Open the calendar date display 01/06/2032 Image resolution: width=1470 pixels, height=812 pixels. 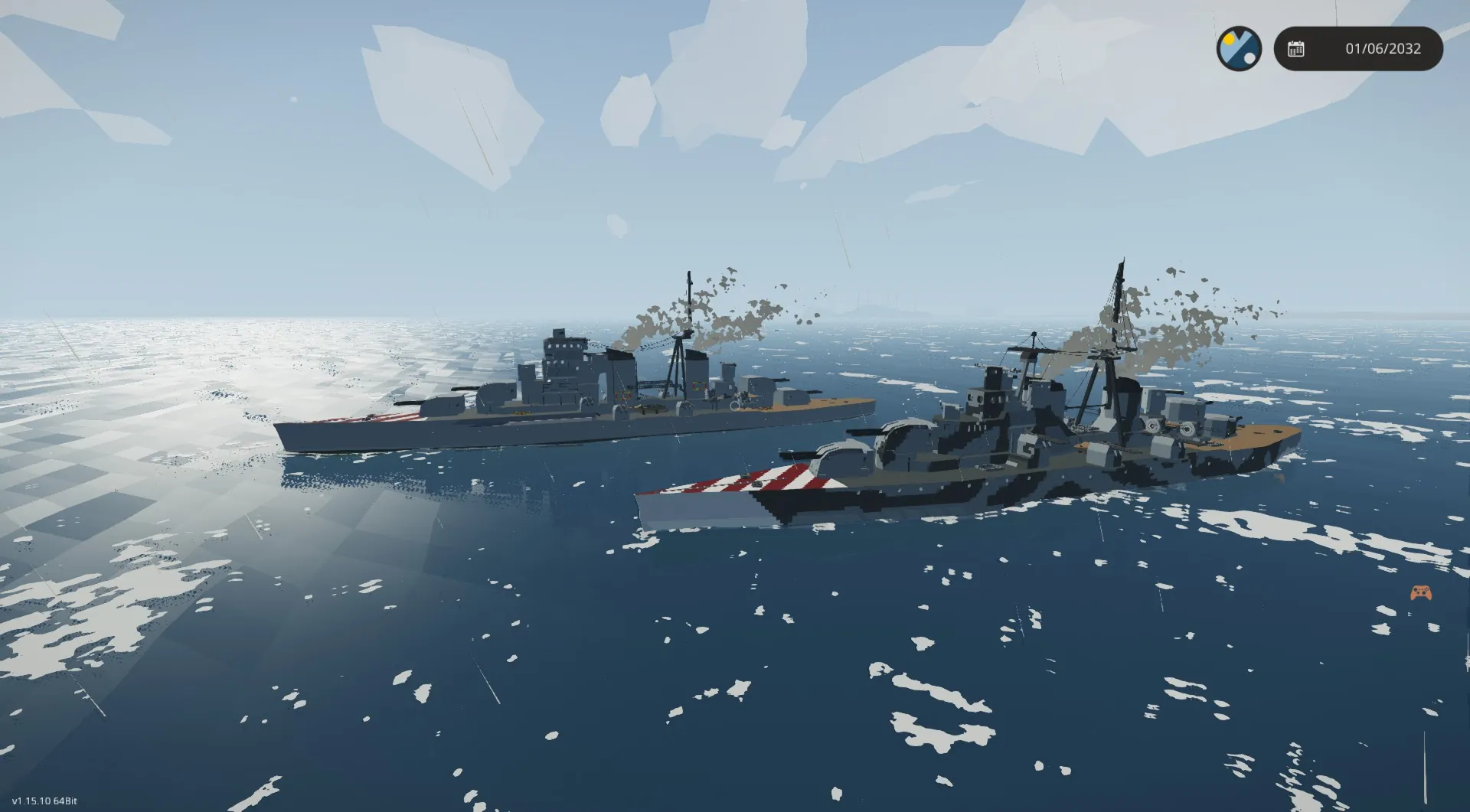[x=1358, y=49]
